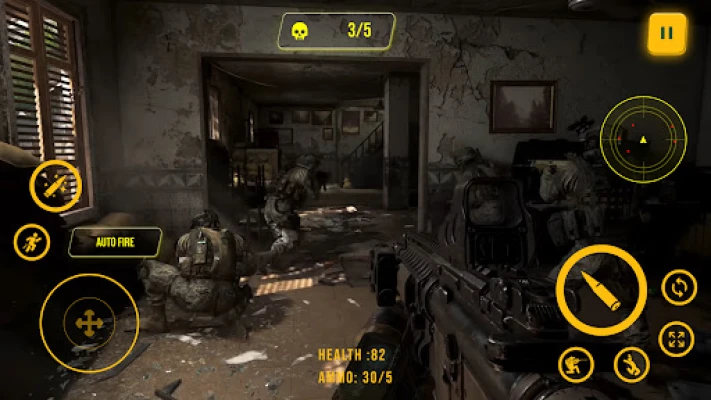Click the circular radar minimap

pos(643,139)
